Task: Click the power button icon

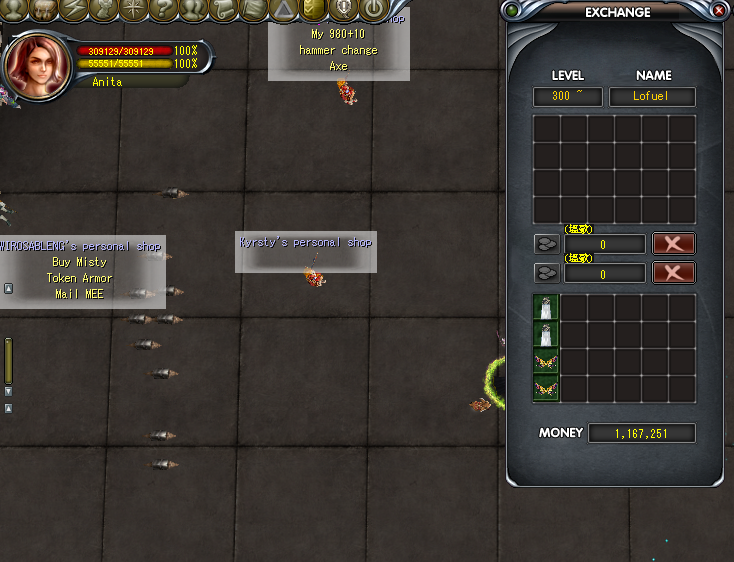Action: (373, 9)
